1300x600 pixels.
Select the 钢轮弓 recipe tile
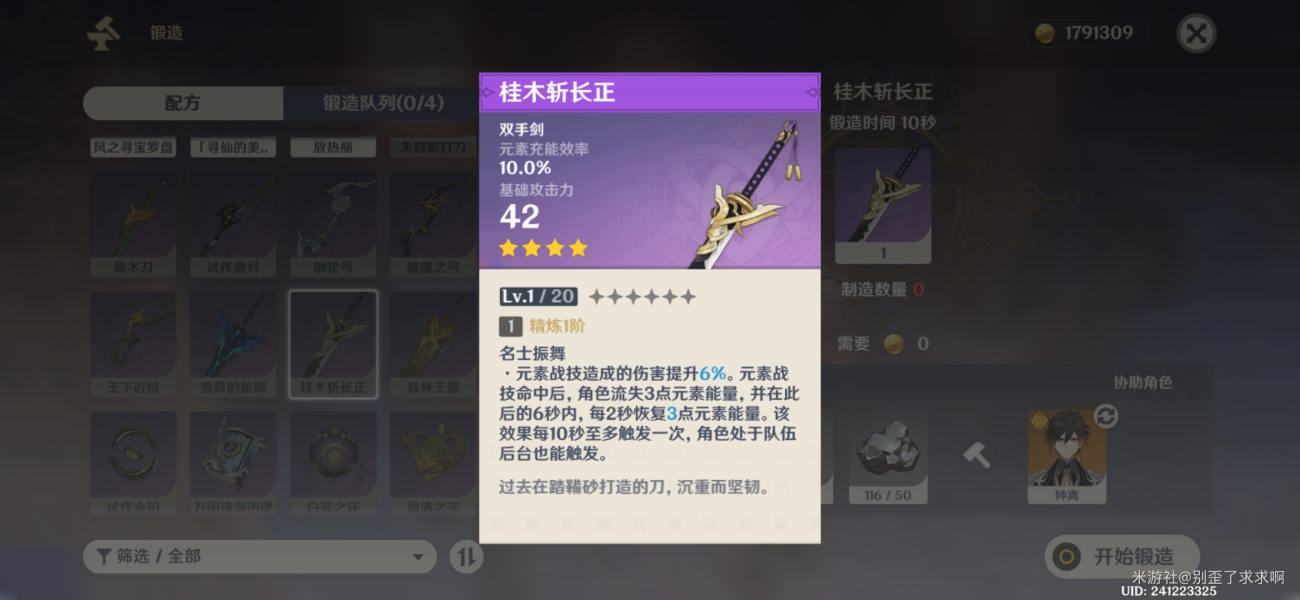(x=333, y=224)
